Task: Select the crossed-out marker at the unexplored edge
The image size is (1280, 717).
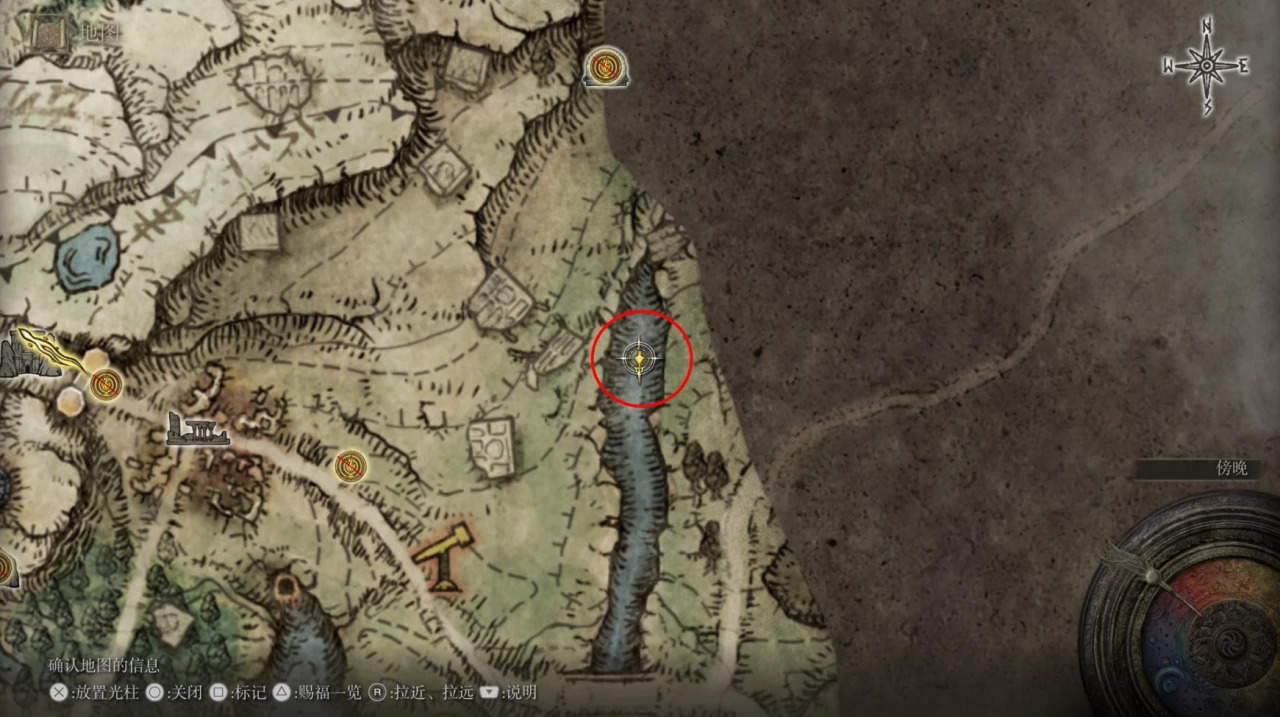Action: click(x=604, y=68)
